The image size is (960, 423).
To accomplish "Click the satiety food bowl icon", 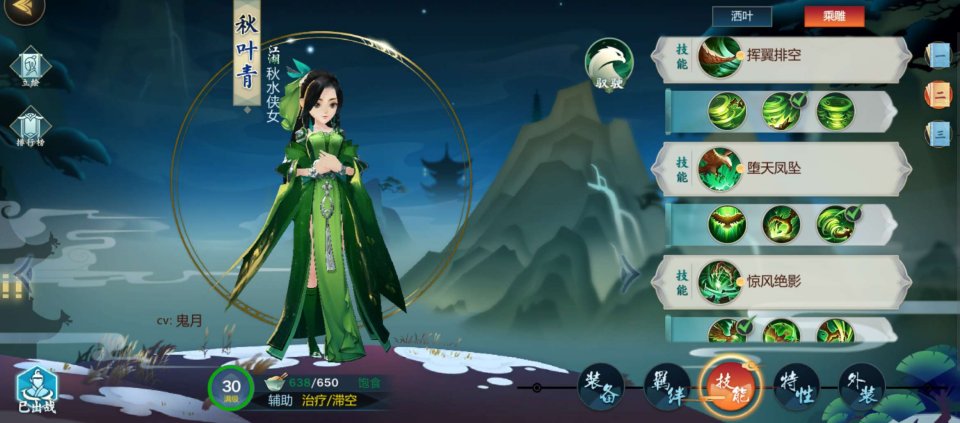I will [x=272, y=382].
